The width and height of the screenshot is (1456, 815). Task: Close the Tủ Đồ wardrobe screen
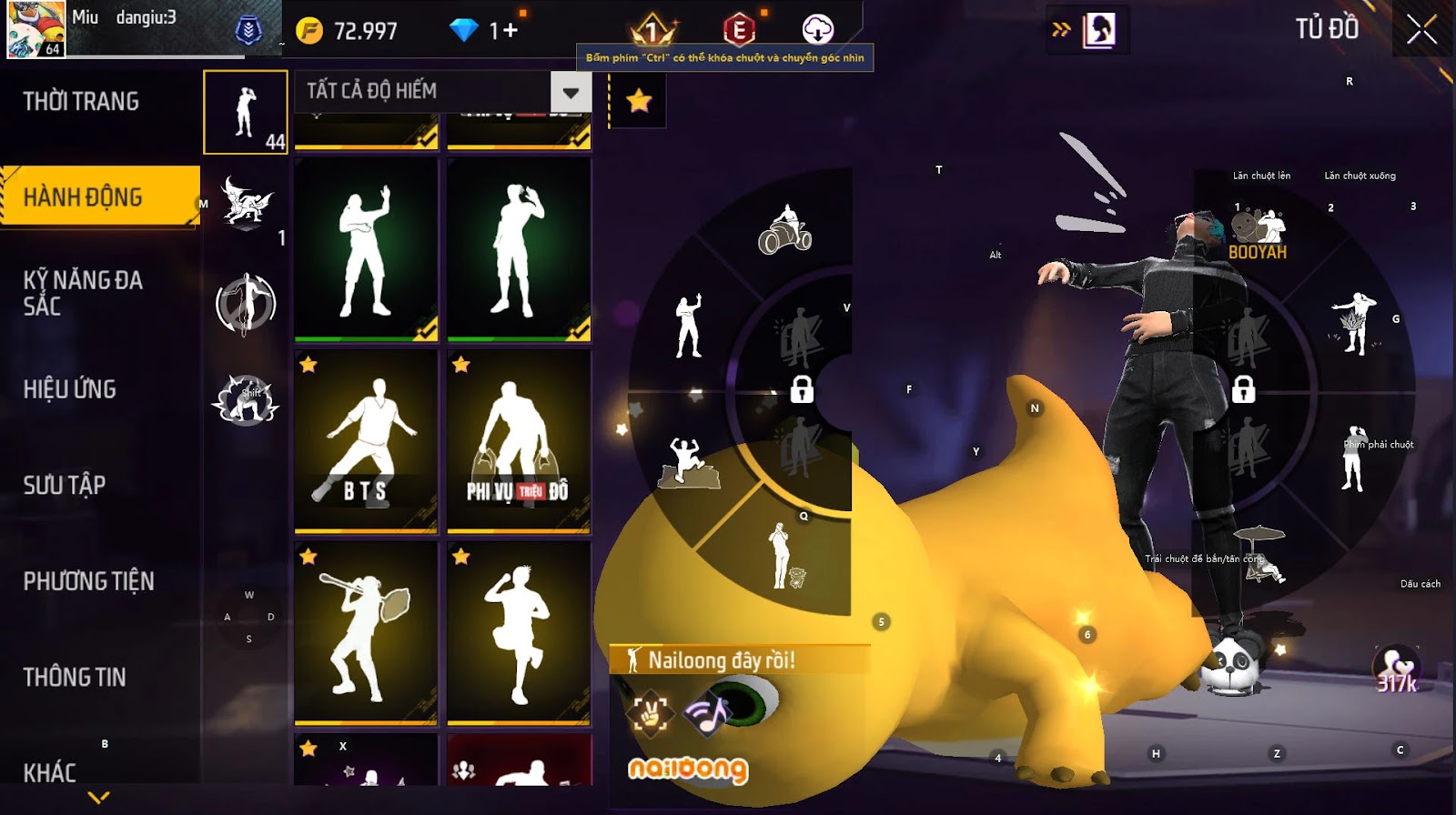pyautogui.click(x=1421, y=30)
